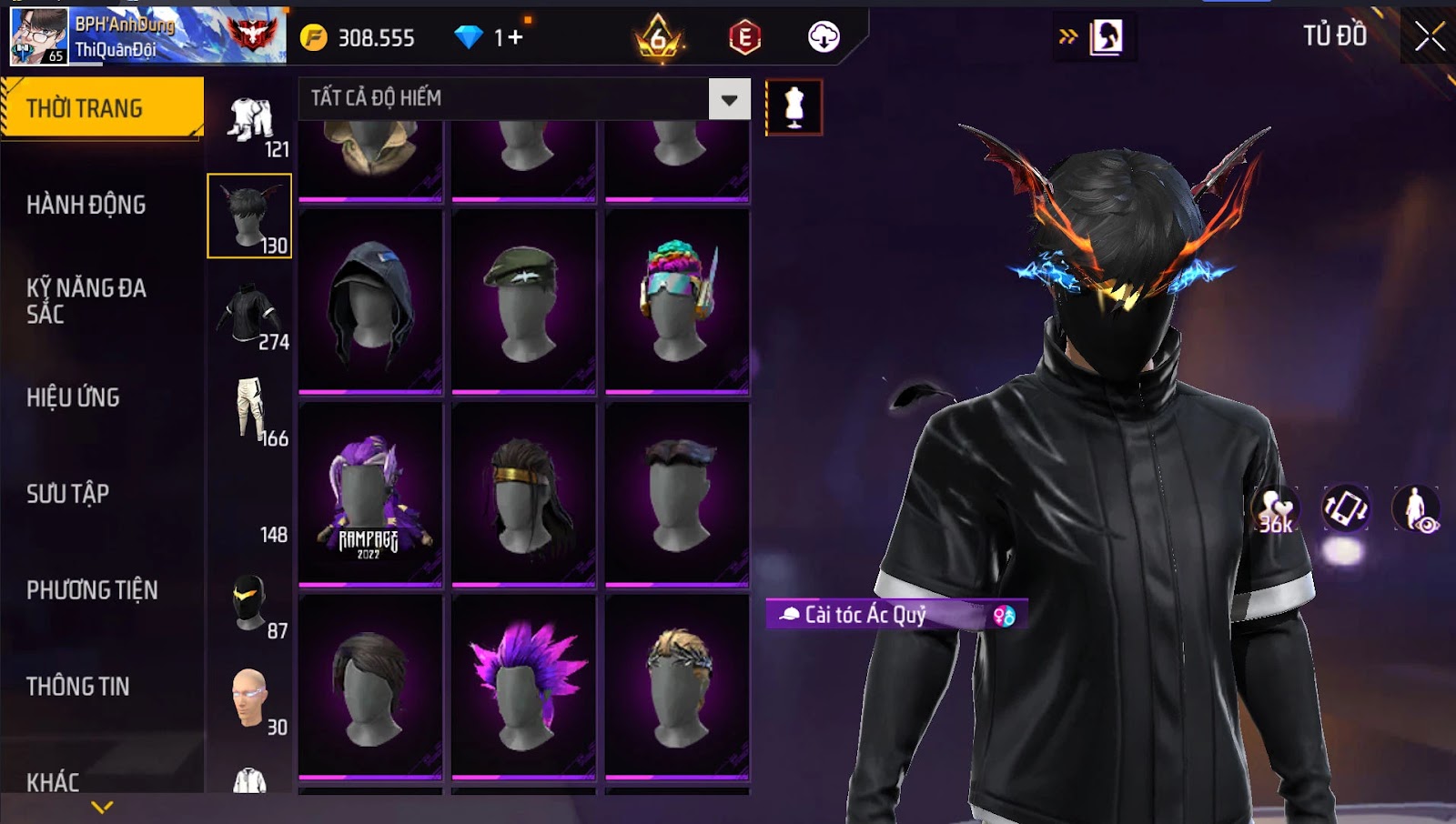Pick the gold headband long hair
1456x824 pixels.
523,494
